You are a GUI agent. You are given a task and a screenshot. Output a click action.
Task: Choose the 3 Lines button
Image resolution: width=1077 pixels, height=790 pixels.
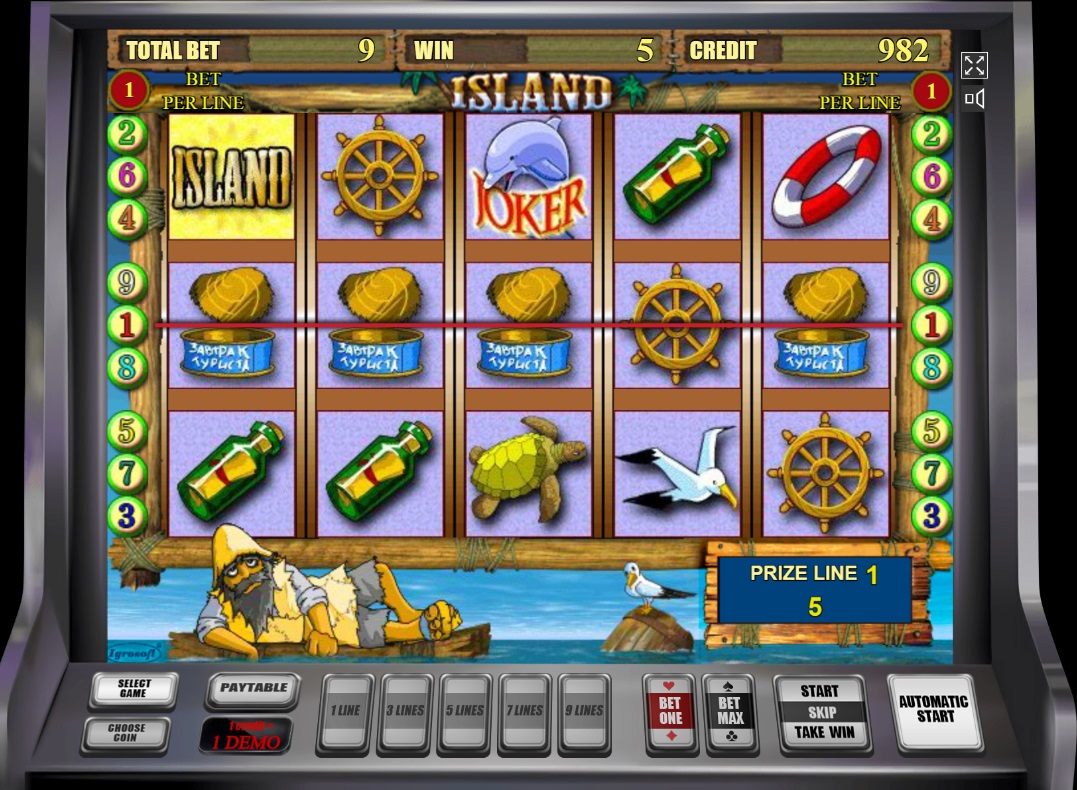coord(405,712)
